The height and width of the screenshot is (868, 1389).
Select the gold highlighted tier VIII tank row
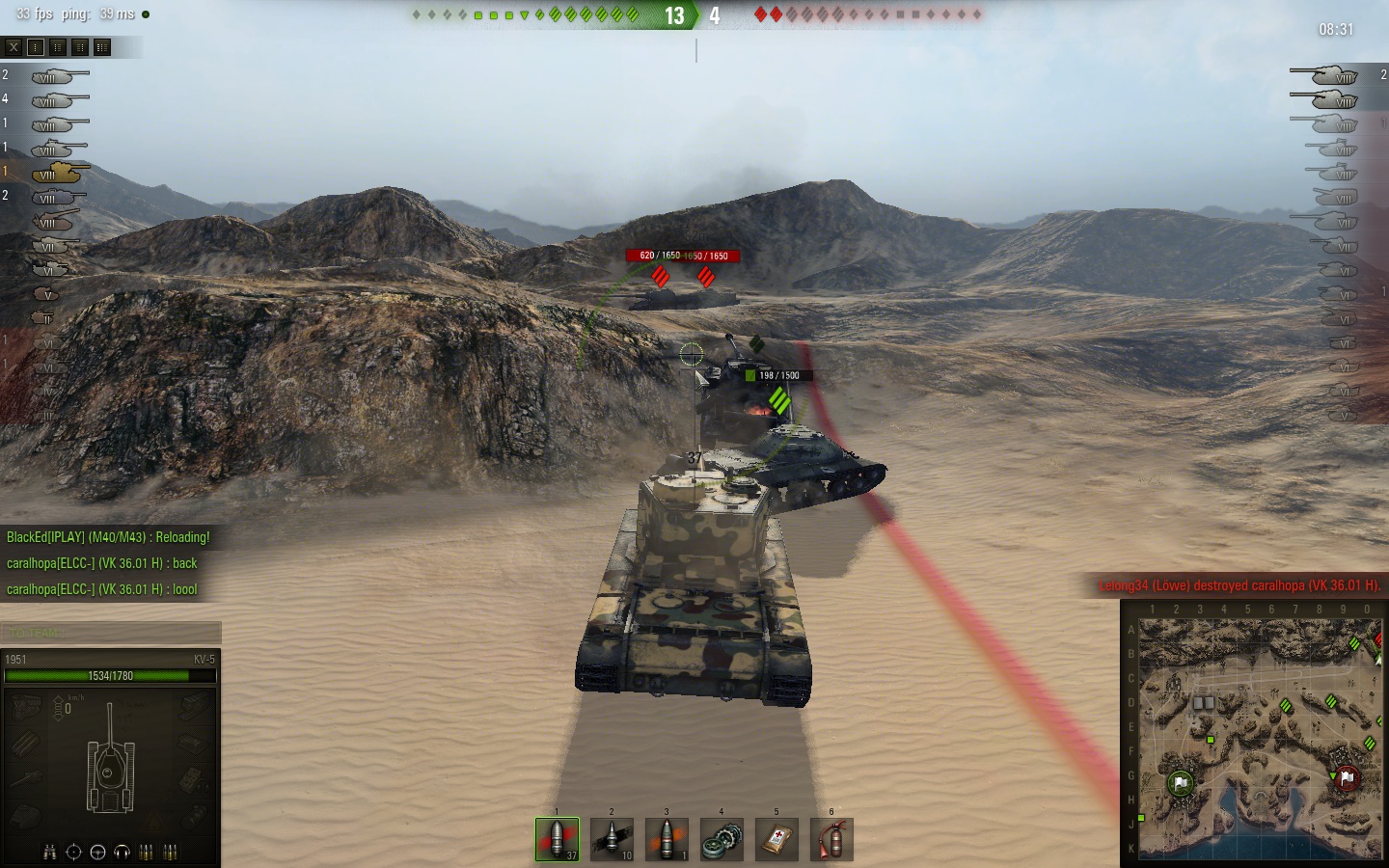click(x=56, y=173)
